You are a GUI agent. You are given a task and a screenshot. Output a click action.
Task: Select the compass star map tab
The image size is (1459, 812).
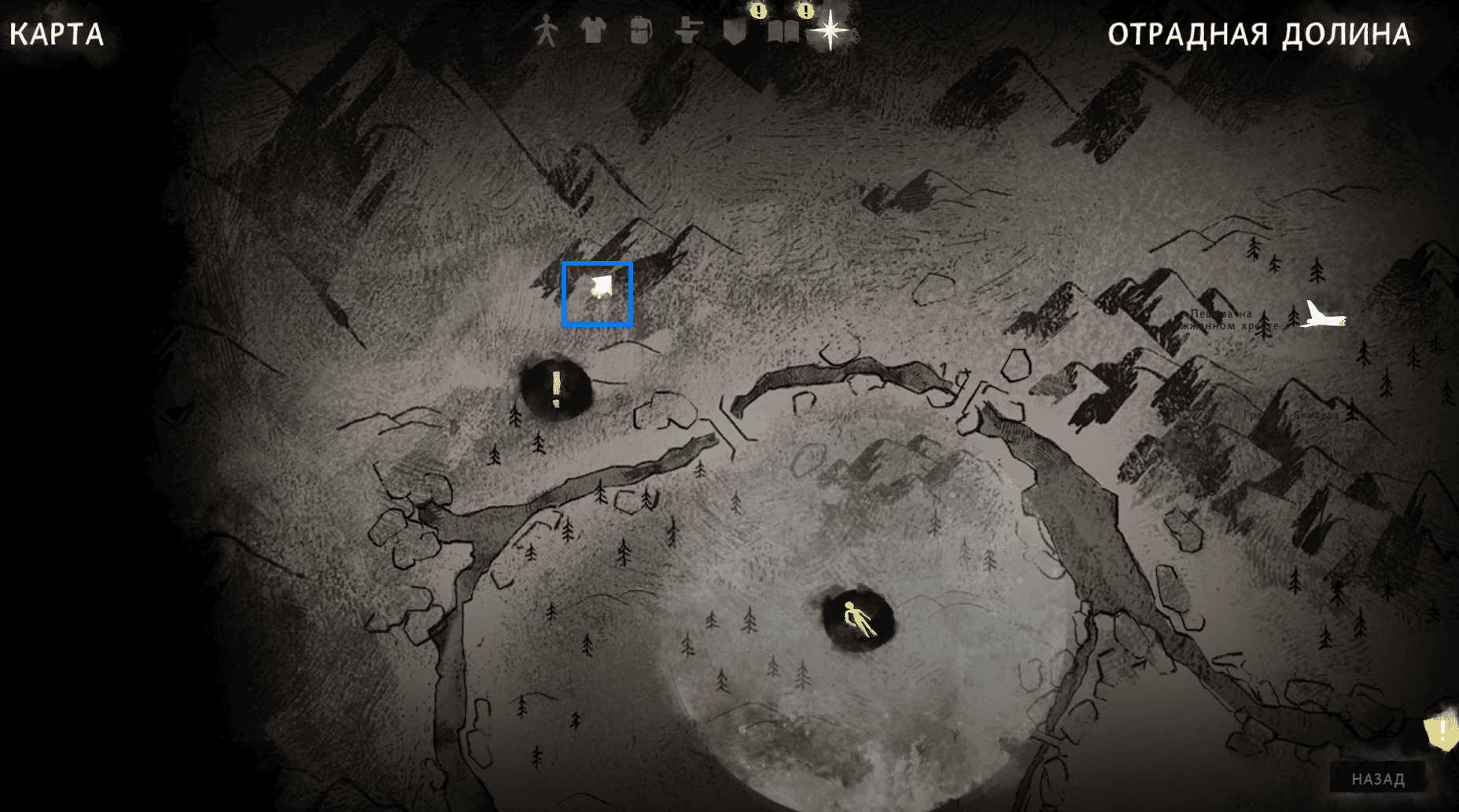(830, 31)
